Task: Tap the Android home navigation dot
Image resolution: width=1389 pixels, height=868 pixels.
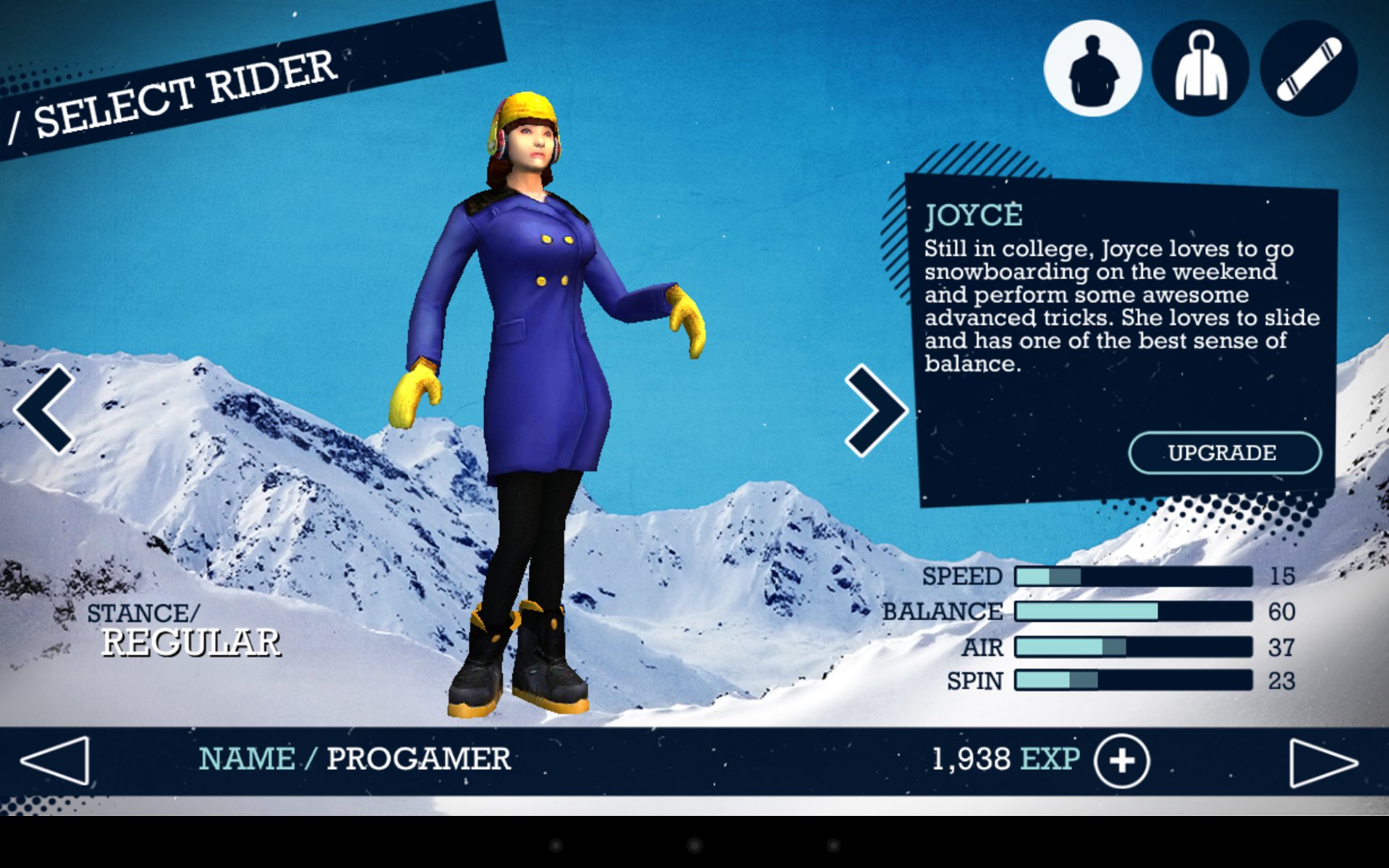Action: [694, 845]
